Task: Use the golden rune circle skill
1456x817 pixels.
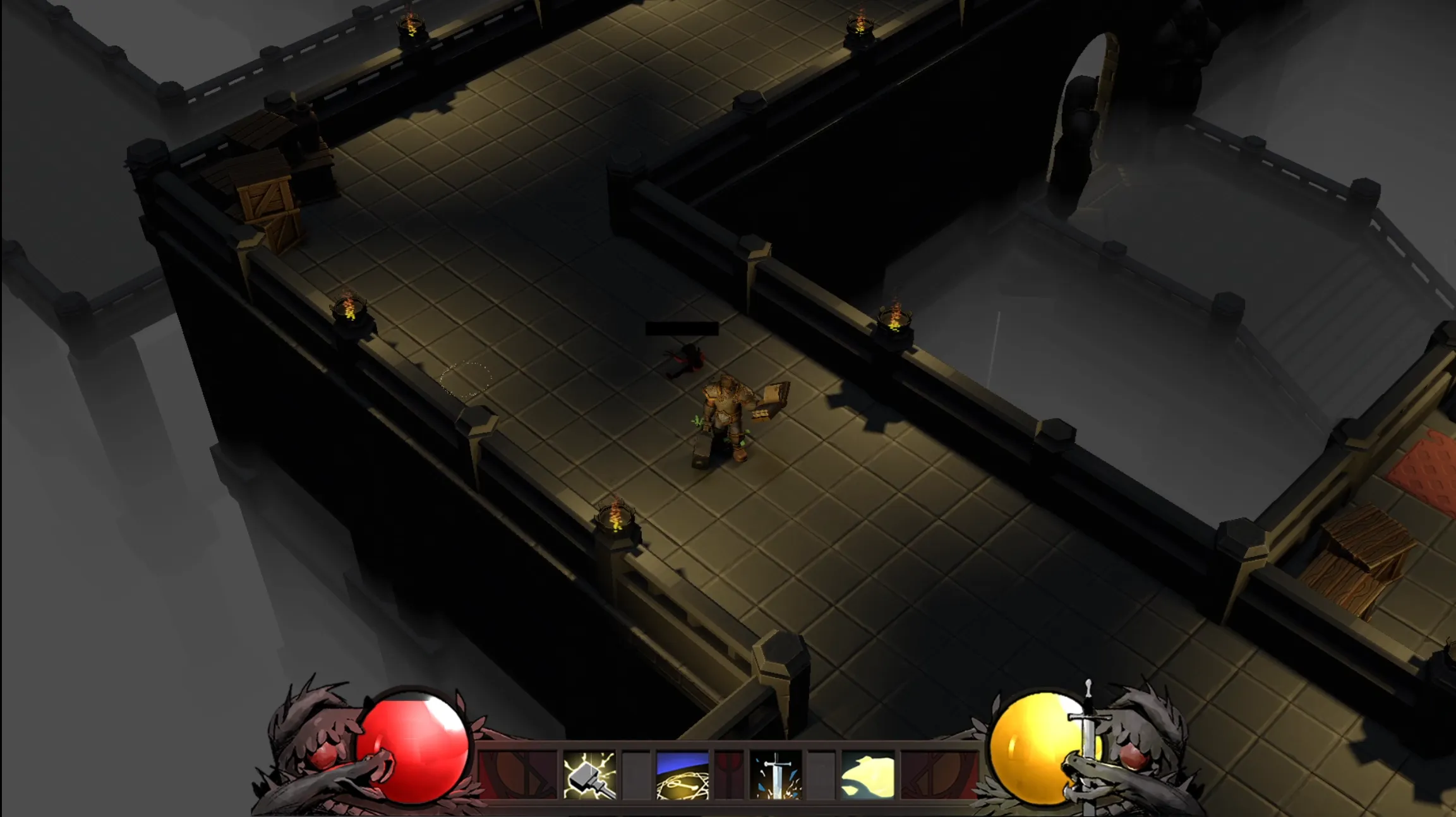Action: pos(682,775)
